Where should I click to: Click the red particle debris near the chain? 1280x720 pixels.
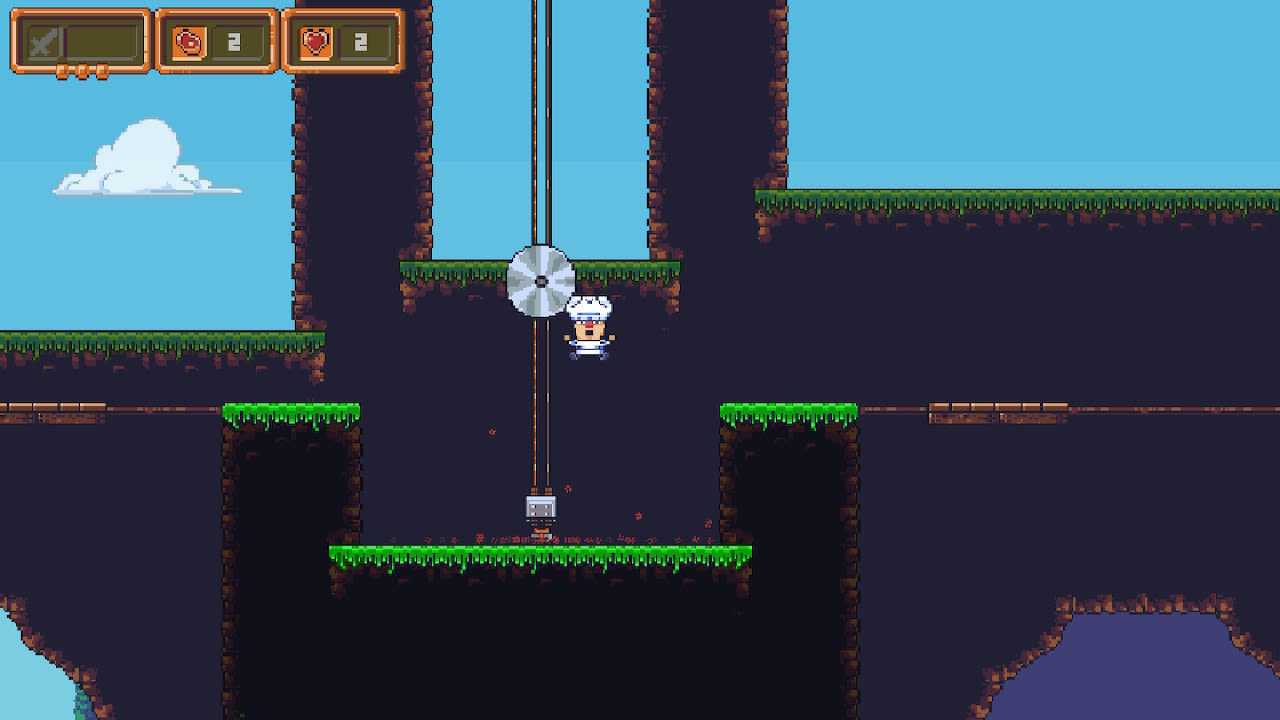491,430
